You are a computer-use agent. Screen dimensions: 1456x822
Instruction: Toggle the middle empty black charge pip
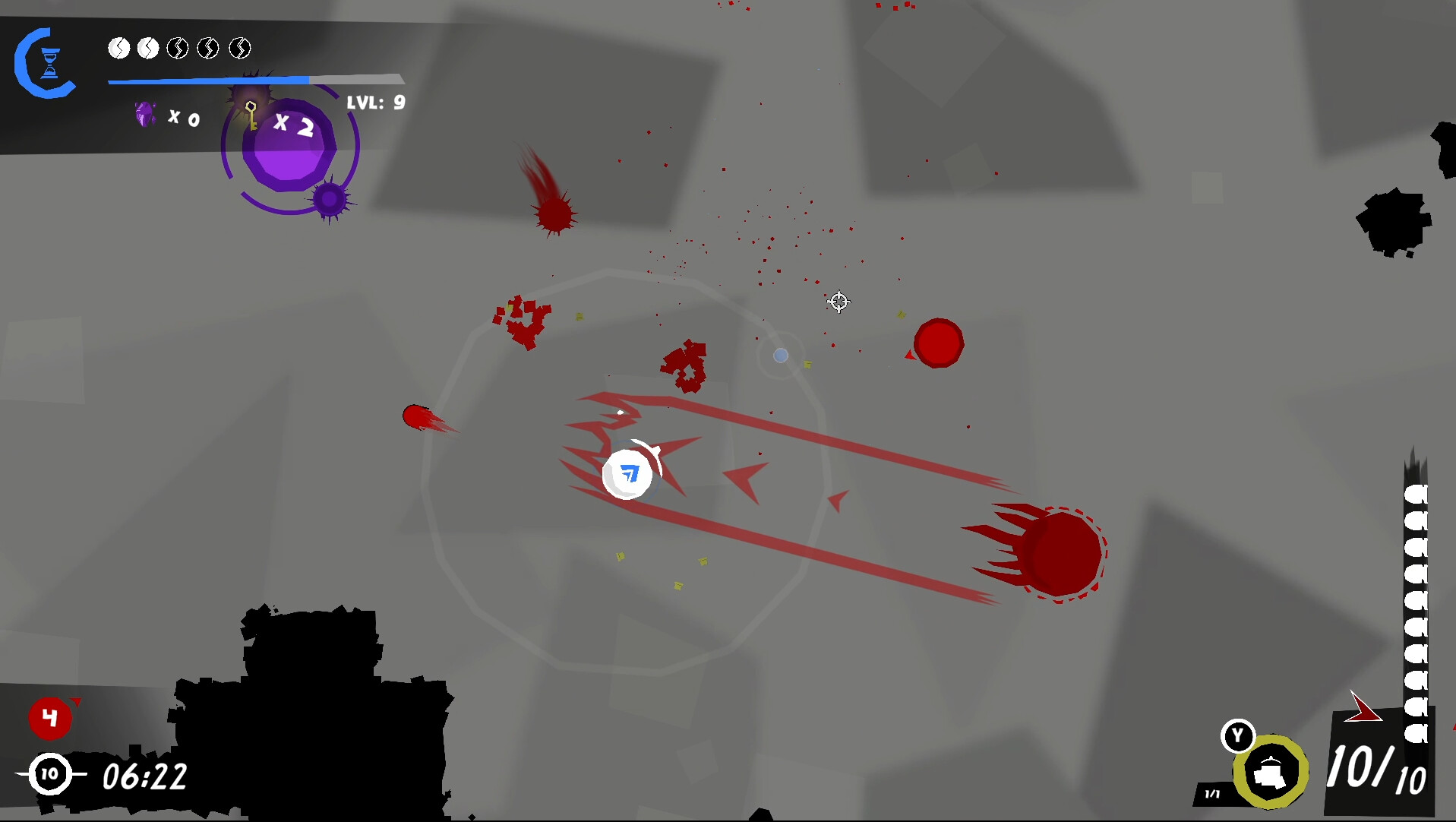click(178, 49)
